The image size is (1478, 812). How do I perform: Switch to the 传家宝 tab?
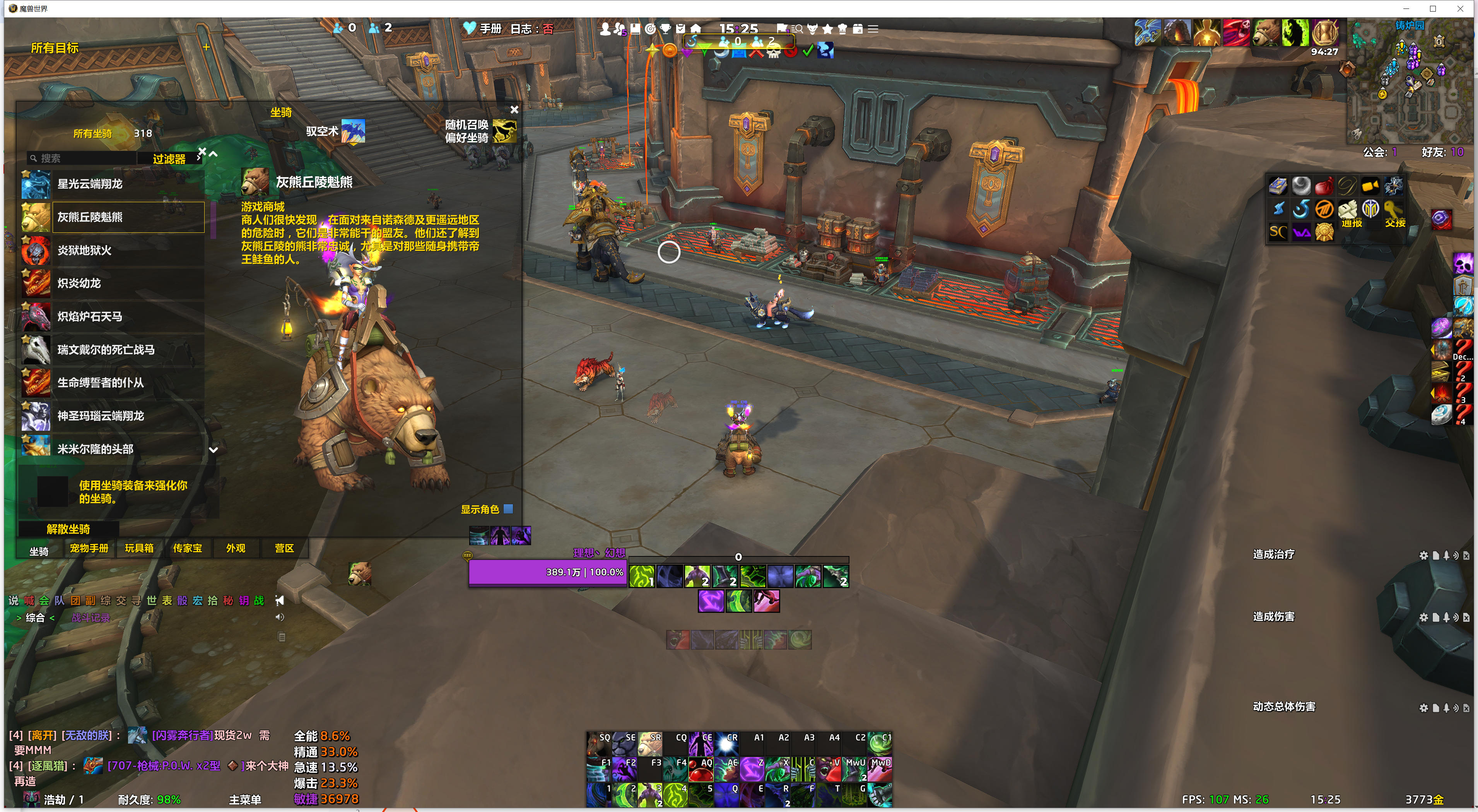pos(188,548)
